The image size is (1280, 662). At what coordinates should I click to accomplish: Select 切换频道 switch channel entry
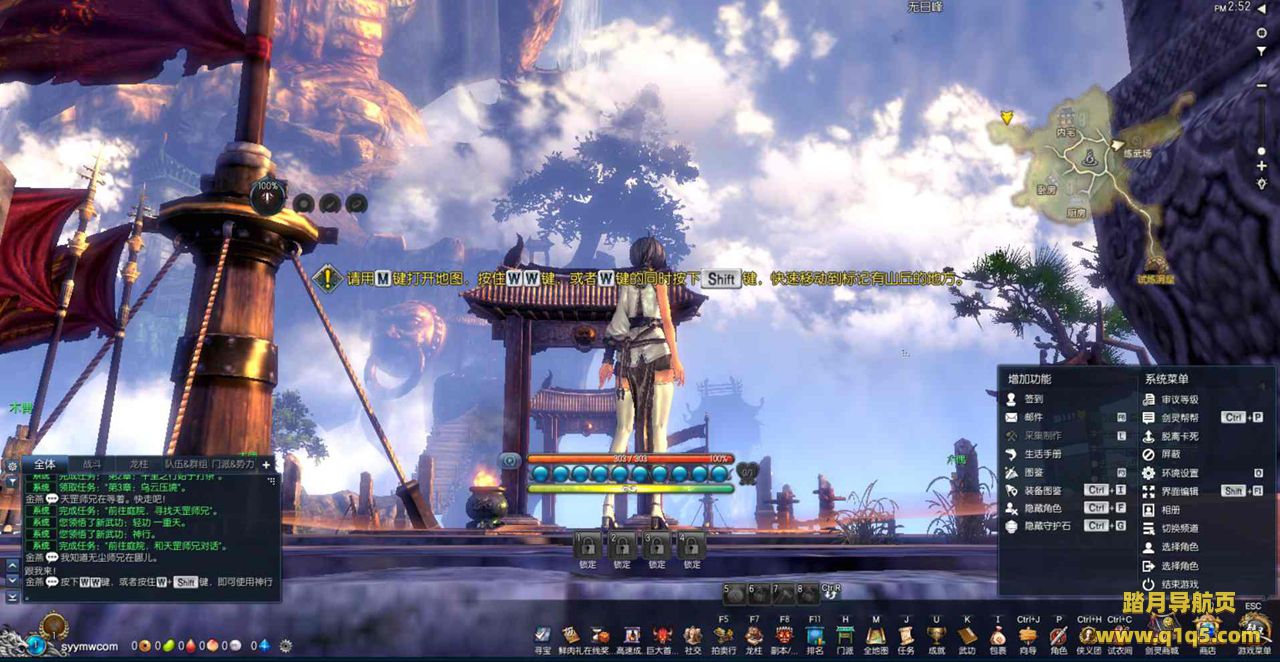coord(1179,528)
